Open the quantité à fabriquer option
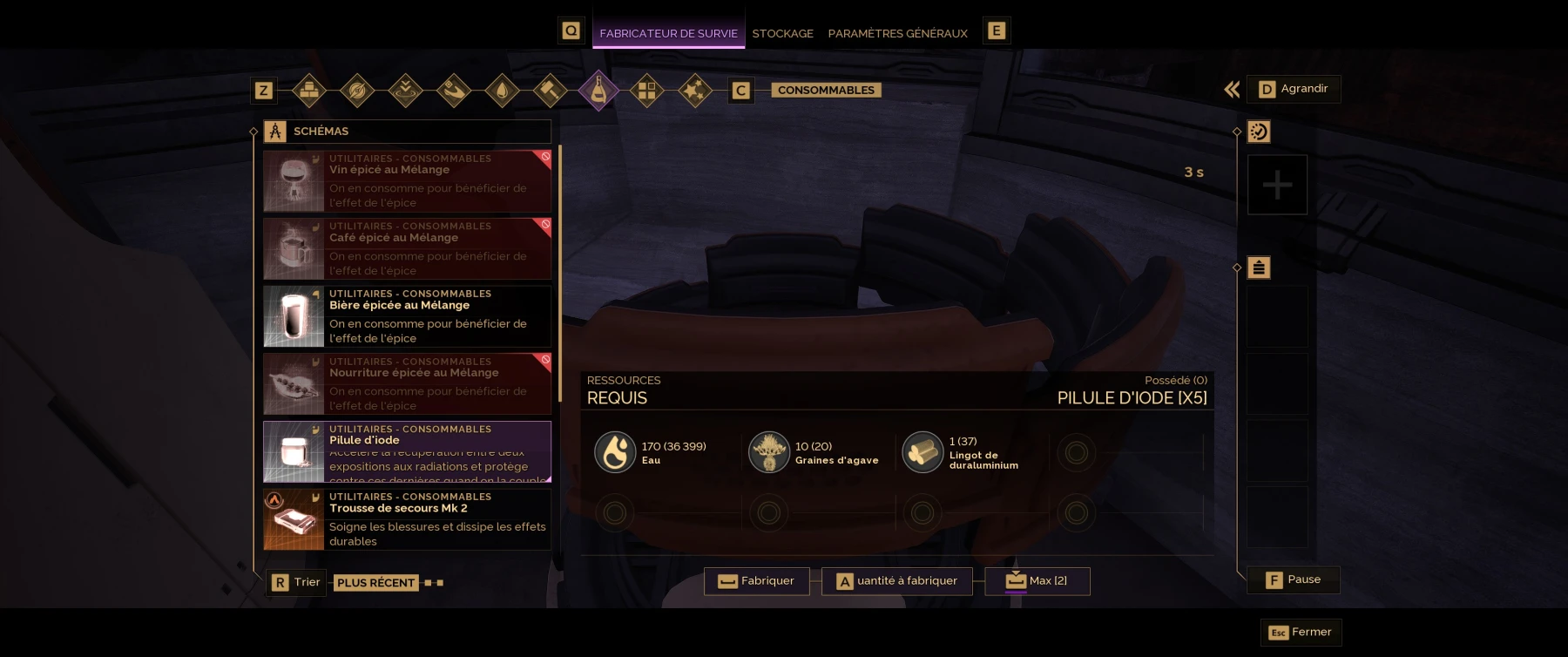1568x657 pixels. tap(896, 581)
